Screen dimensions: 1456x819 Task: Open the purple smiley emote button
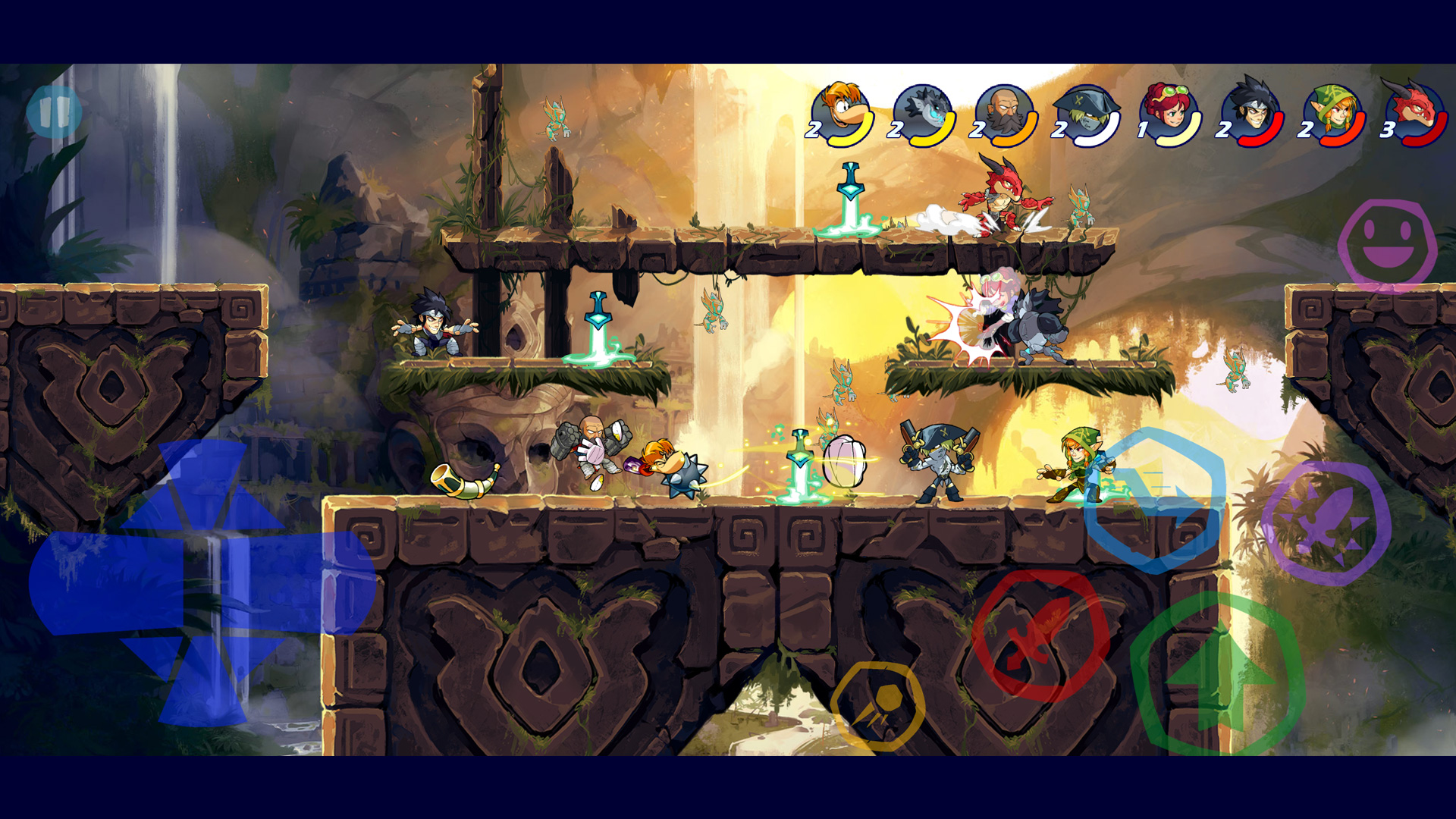pyautogui.click(x=1387, y=245)
